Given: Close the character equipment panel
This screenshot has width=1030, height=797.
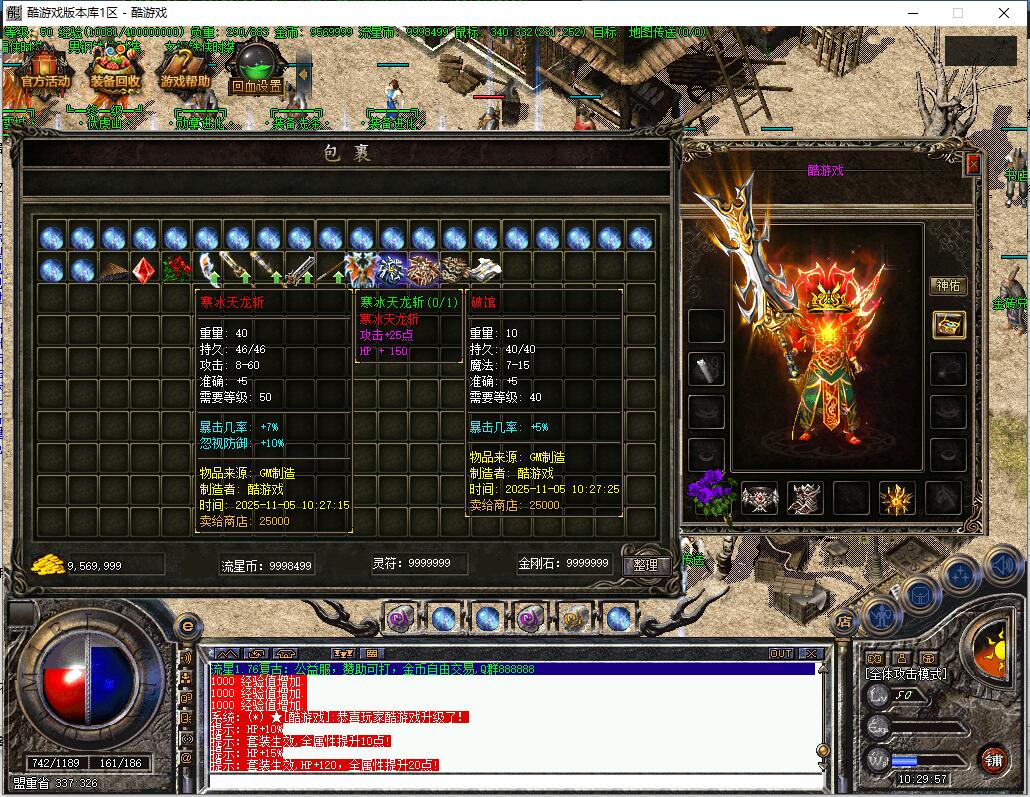Looking at the screenshot, I should pos(973,164).
